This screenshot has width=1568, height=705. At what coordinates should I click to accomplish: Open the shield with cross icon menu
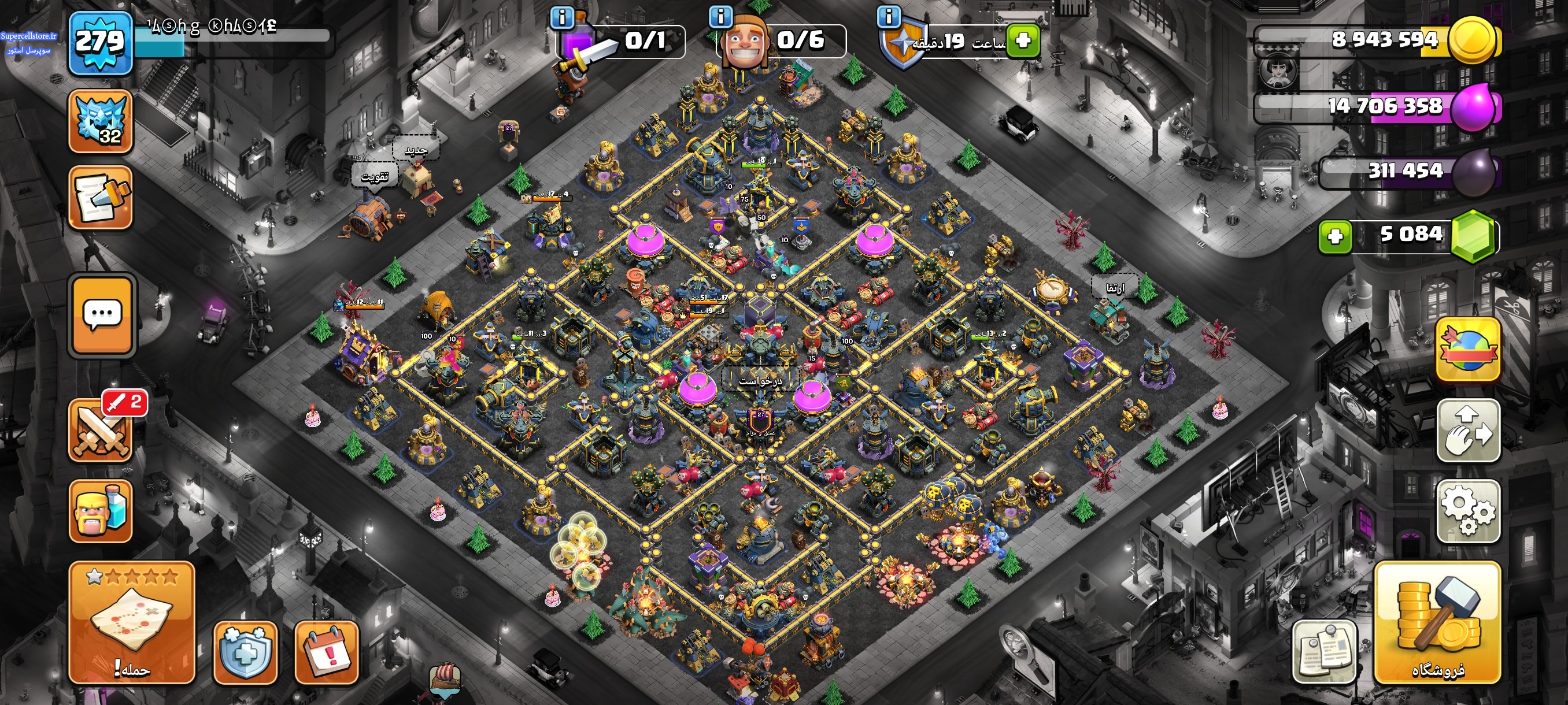pos(245,652)
